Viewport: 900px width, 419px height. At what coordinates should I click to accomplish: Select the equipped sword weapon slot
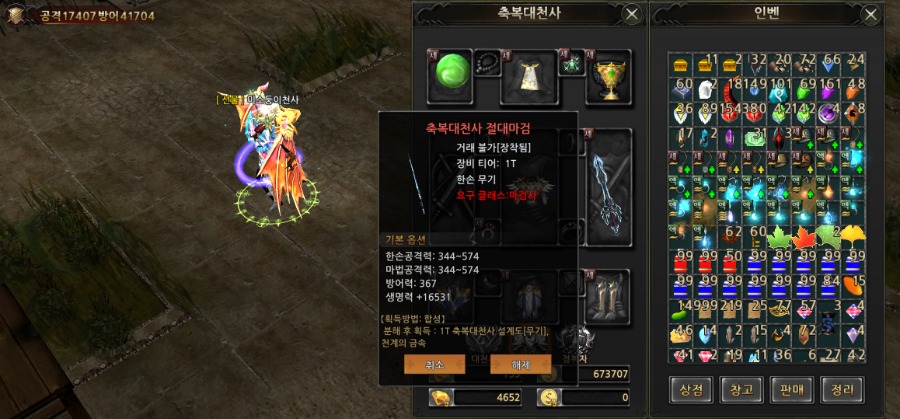click(609, 183)
